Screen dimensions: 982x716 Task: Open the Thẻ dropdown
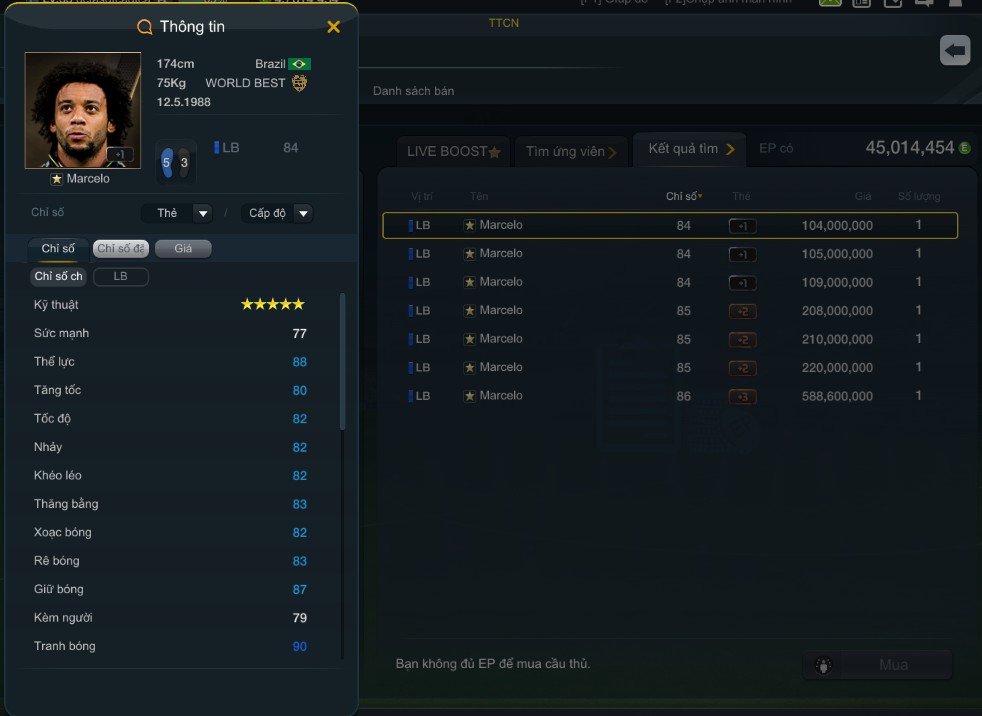(x=176, y=213)
